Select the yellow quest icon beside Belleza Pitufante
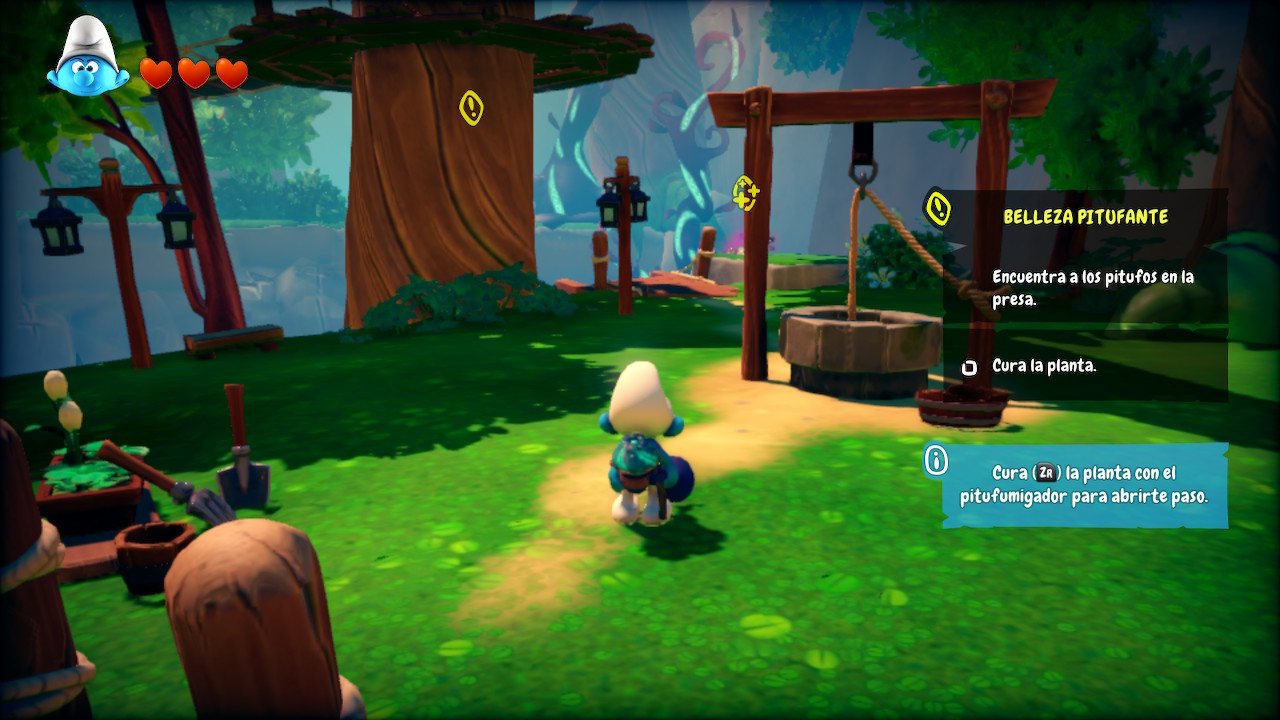Screen dimensions: 1280x720 click(x=937, y=208)
